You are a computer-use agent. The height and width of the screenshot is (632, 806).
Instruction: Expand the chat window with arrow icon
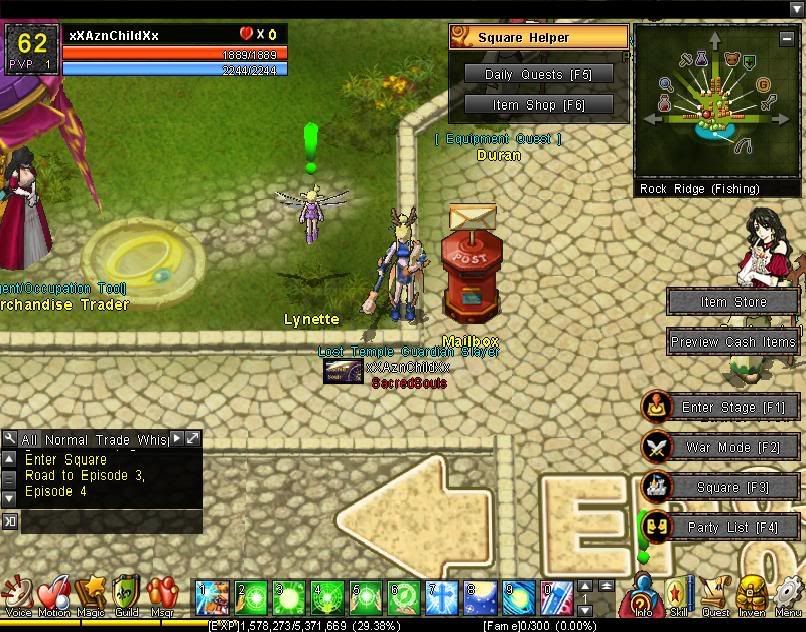click(193, 438)
